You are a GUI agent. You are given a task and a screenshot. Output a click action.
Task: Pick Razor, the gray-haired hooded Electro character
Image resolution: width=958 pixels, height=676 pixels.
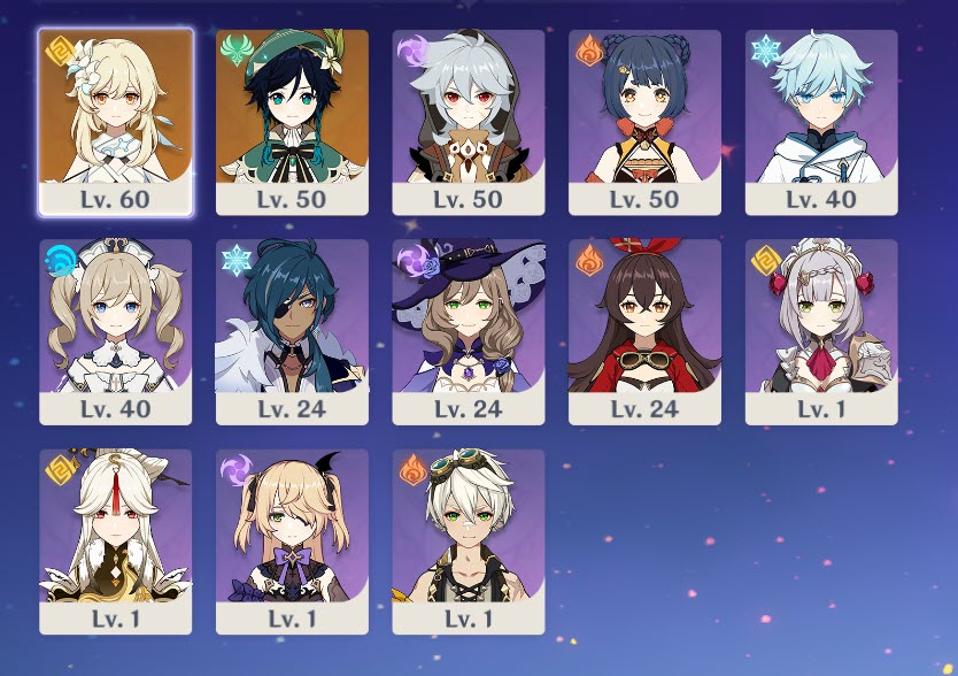468,121
